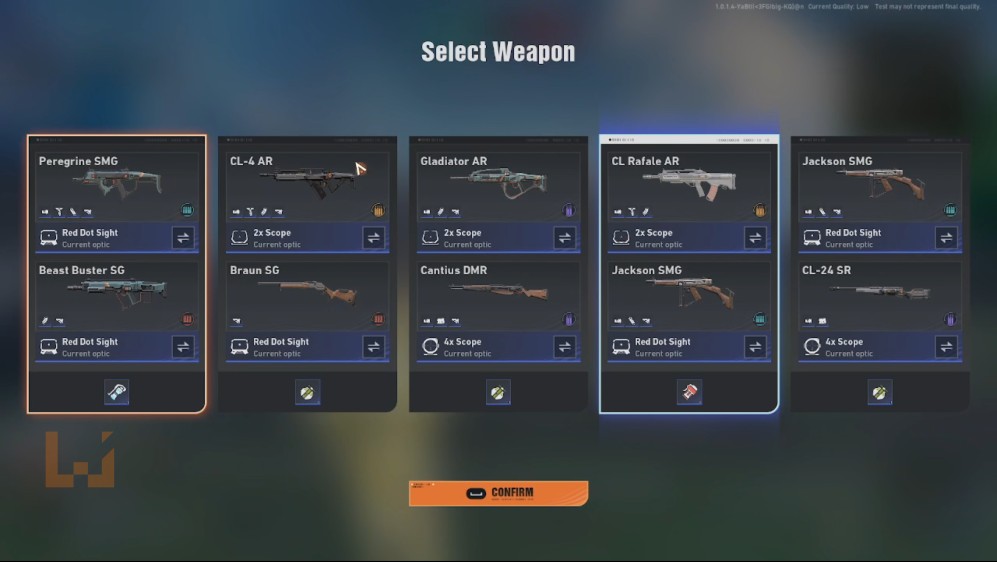
Task: Click the red gadget icon under CL Rafale loadout
Action: (x=689, y=392)
